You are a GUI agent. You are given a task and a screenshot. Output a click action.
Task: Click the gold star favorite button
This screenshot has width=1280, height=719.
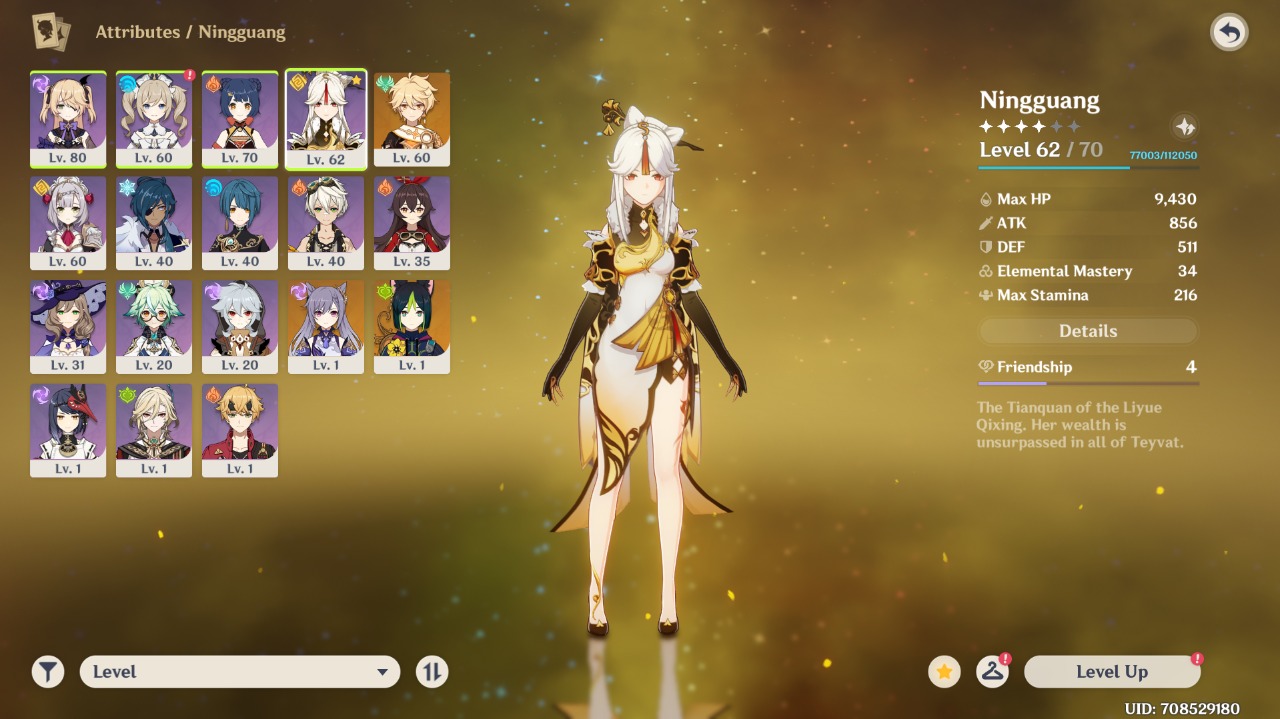[x=944, y=672]
